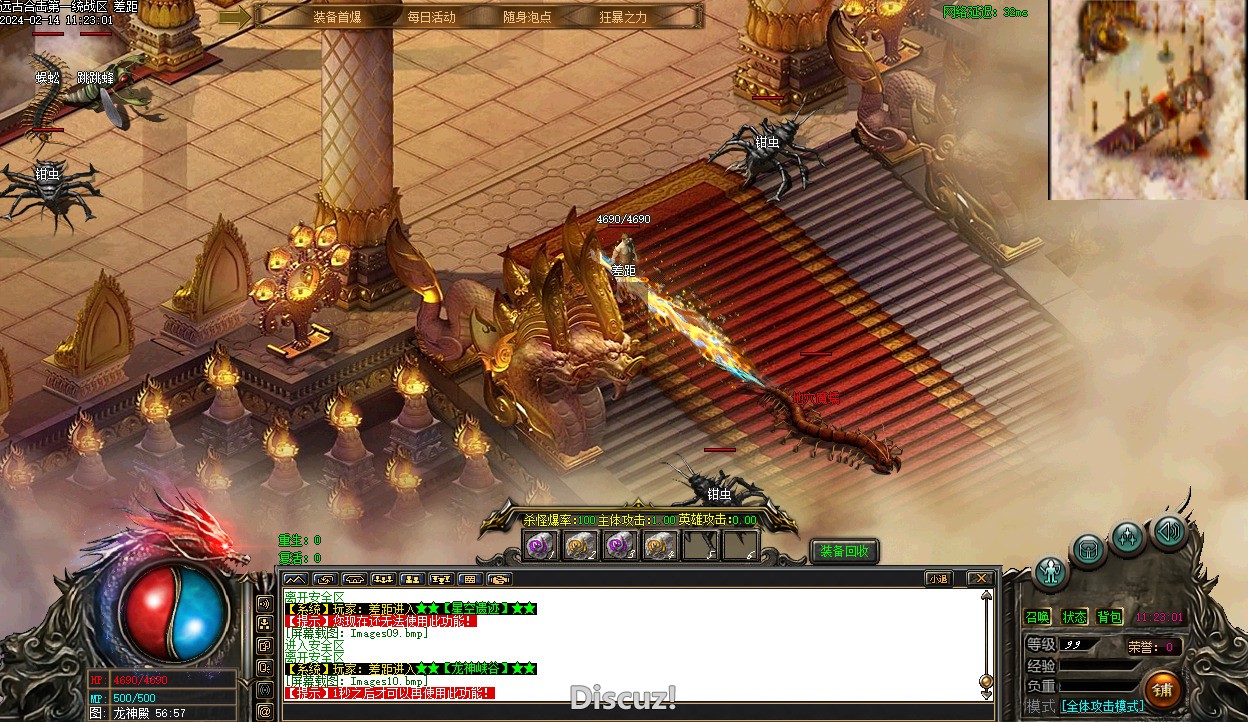Image resolution: width=1248 pixels, height=722 pixels.
Task: Open the 装备首爆 top menu entry
Action: pos(337,17)
